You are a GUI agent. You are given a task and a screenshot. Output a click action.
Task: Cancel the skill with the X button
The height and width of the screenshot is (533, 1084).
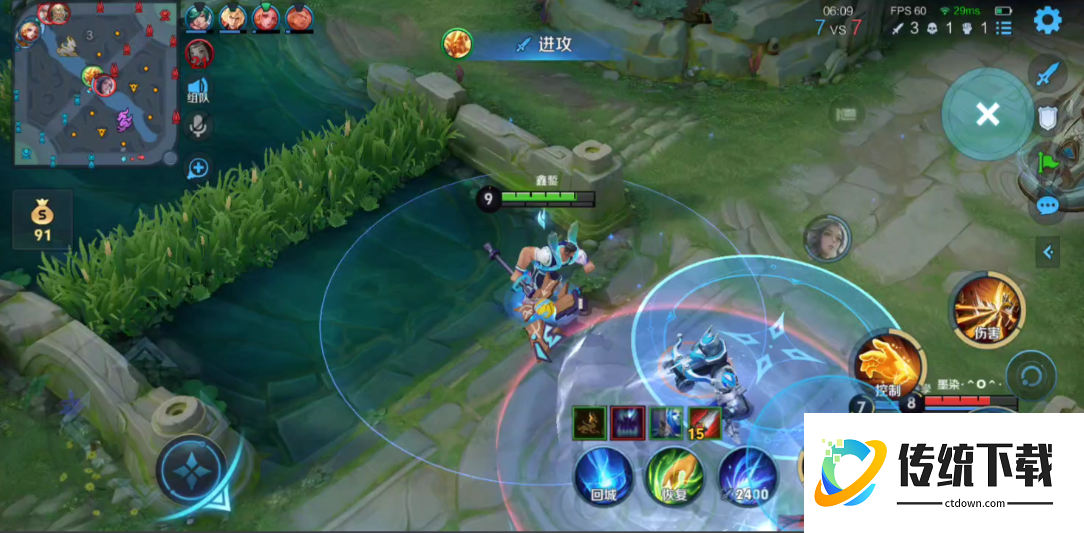click(x=987, y=114)
